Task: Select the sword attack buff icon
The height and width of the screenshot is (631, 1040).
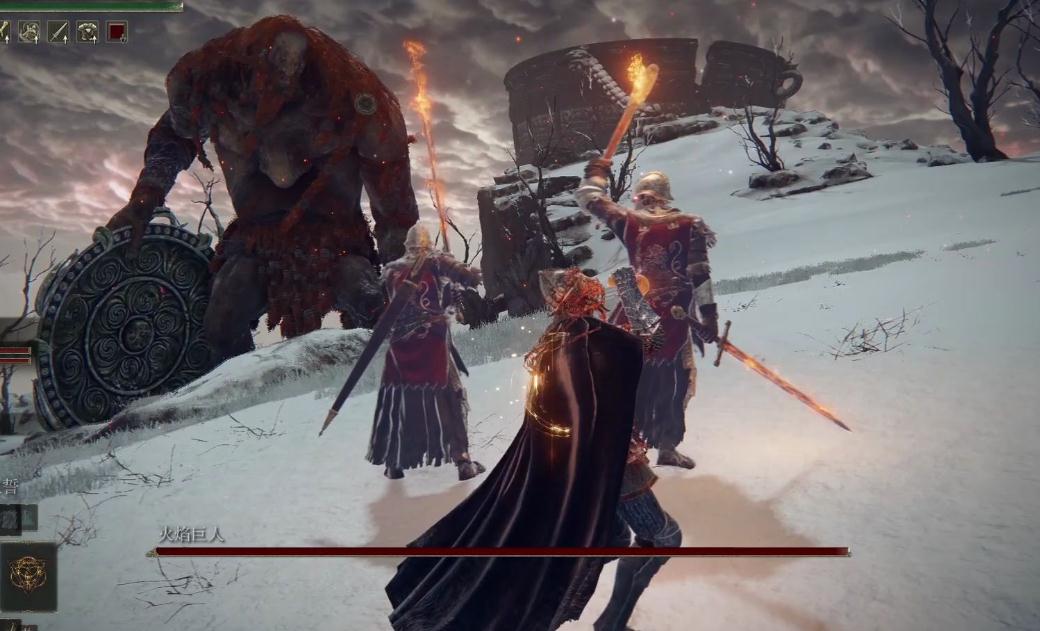Action: point(58,32)
